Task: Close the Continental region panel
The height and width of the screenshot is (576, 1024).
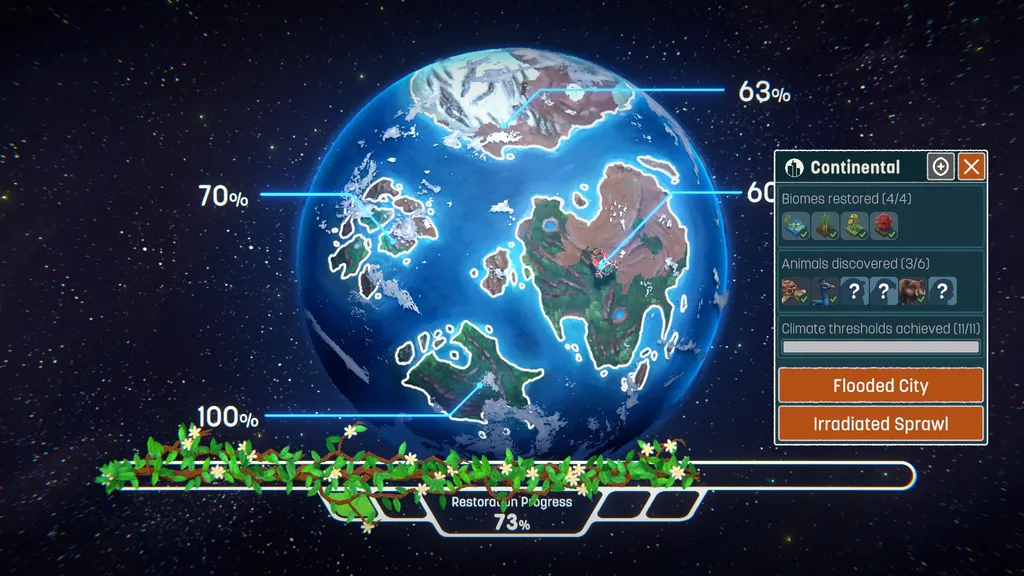Action: tap(972, 167)
